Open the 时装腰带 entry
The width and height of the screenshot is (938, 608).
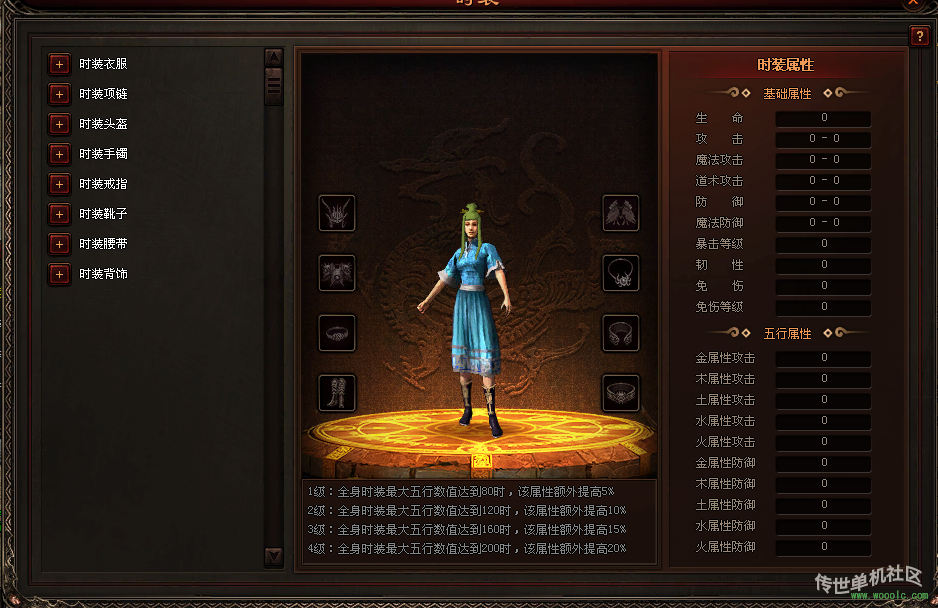59,244
